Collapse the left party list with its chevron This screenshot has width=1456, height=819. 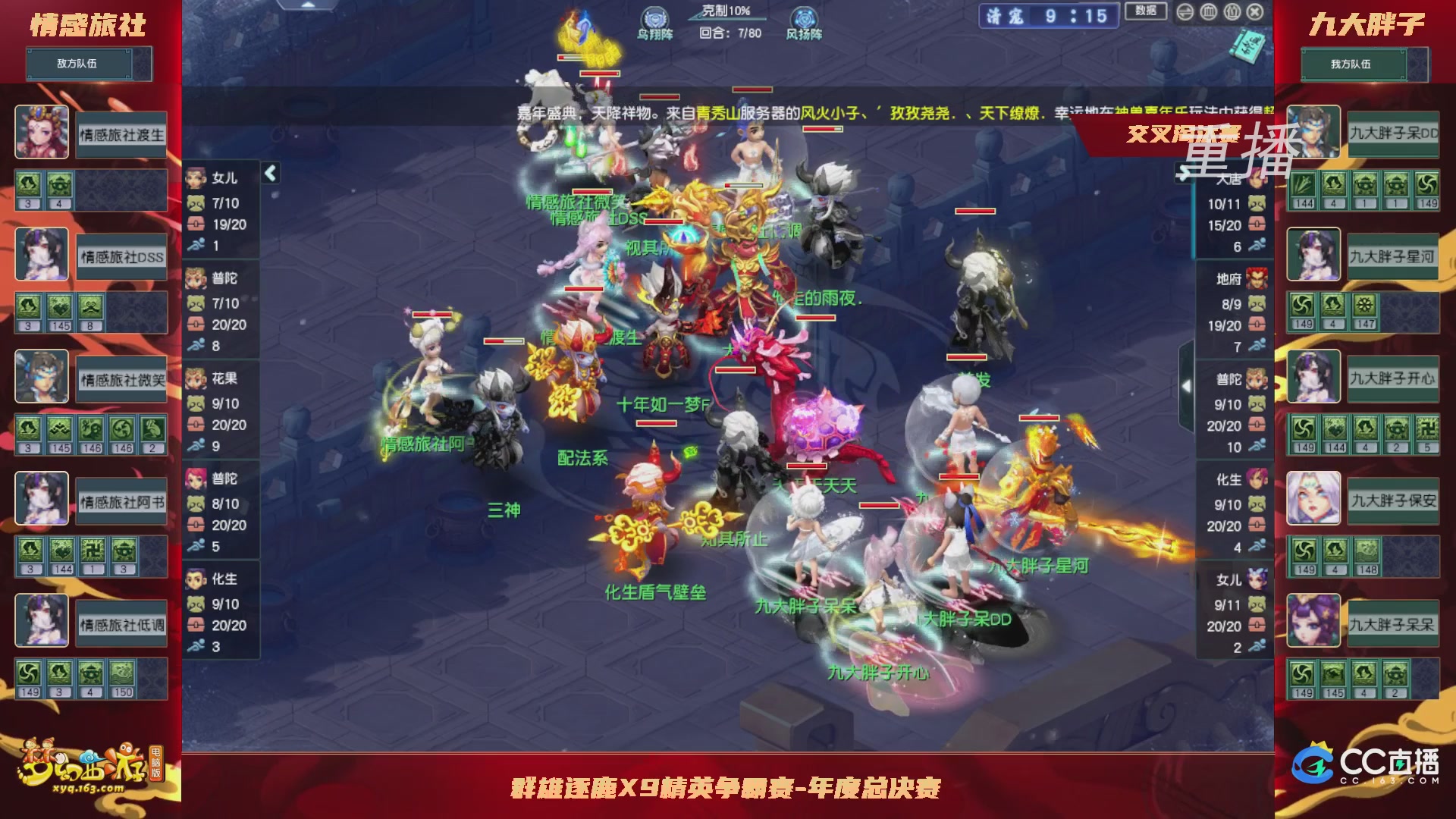270,173
